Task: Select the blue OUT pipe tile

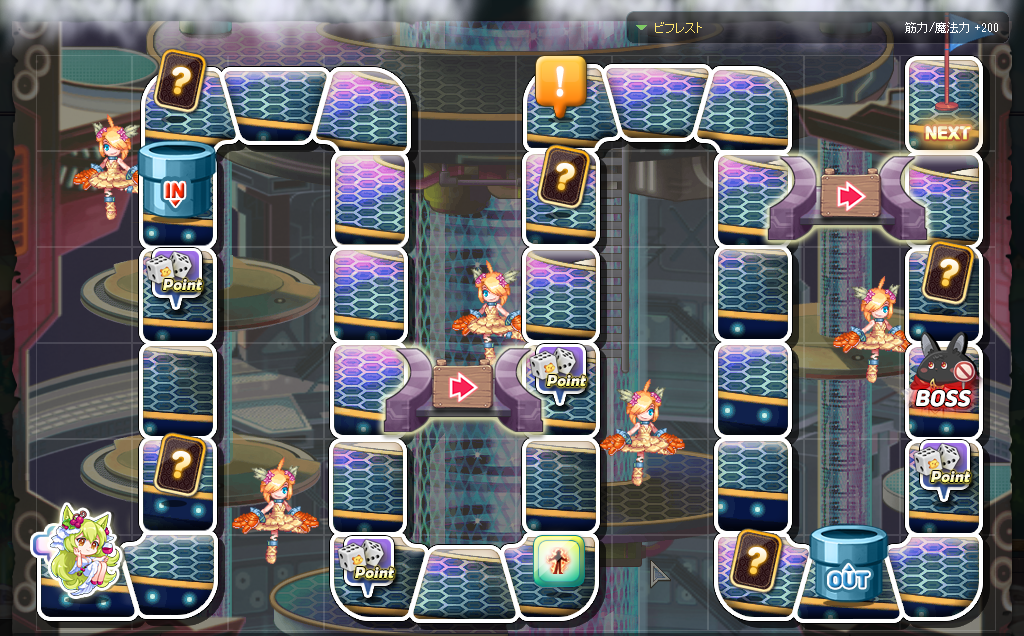Action: pyautogui.click(x=848, y=566)
